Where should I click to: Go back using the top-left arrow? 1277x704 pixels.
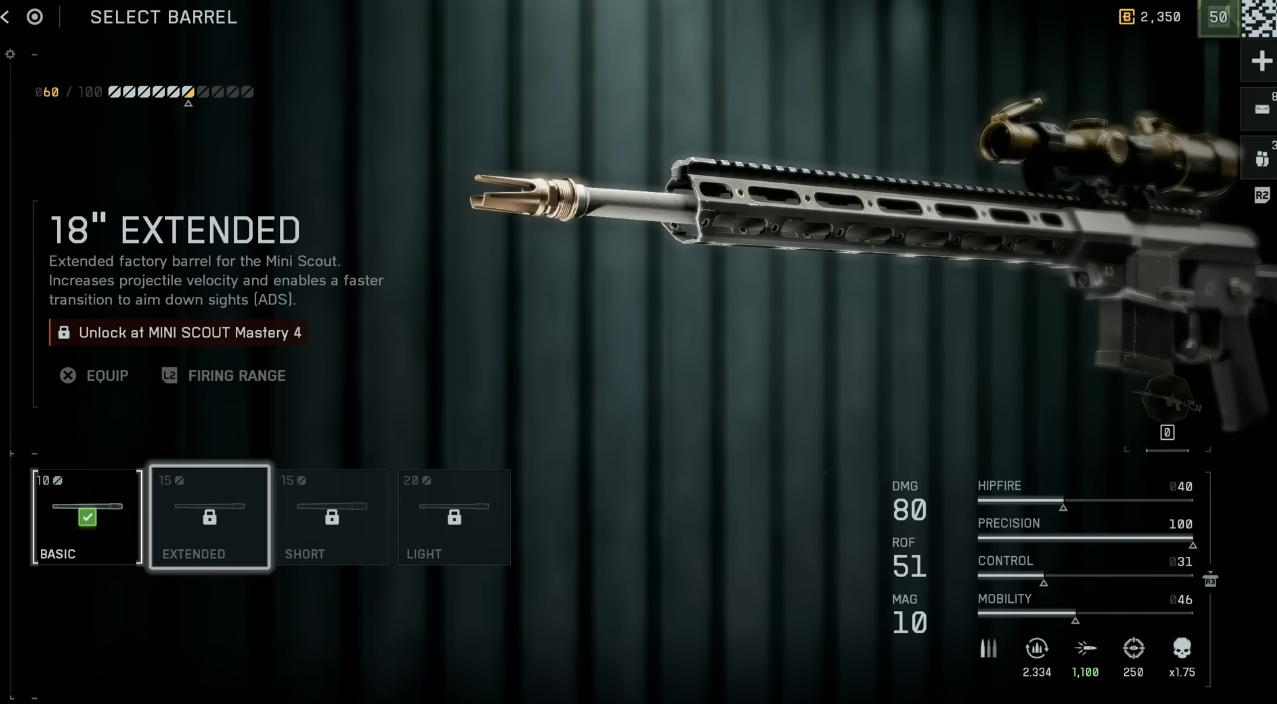(x=6, y=17)
